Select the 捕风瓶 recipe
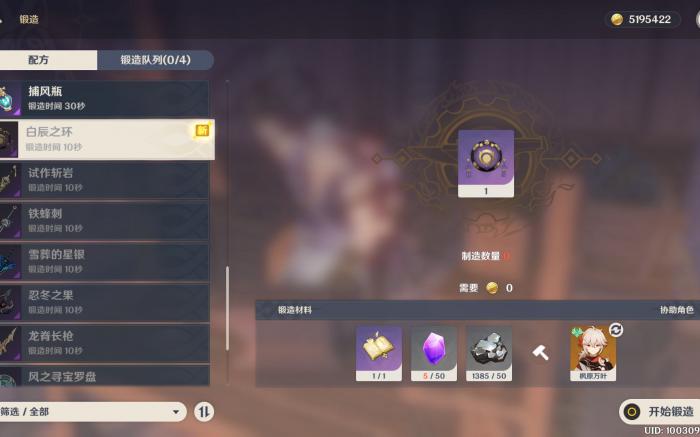This screenshot has width=700, height=437. (x=105, y=98)
